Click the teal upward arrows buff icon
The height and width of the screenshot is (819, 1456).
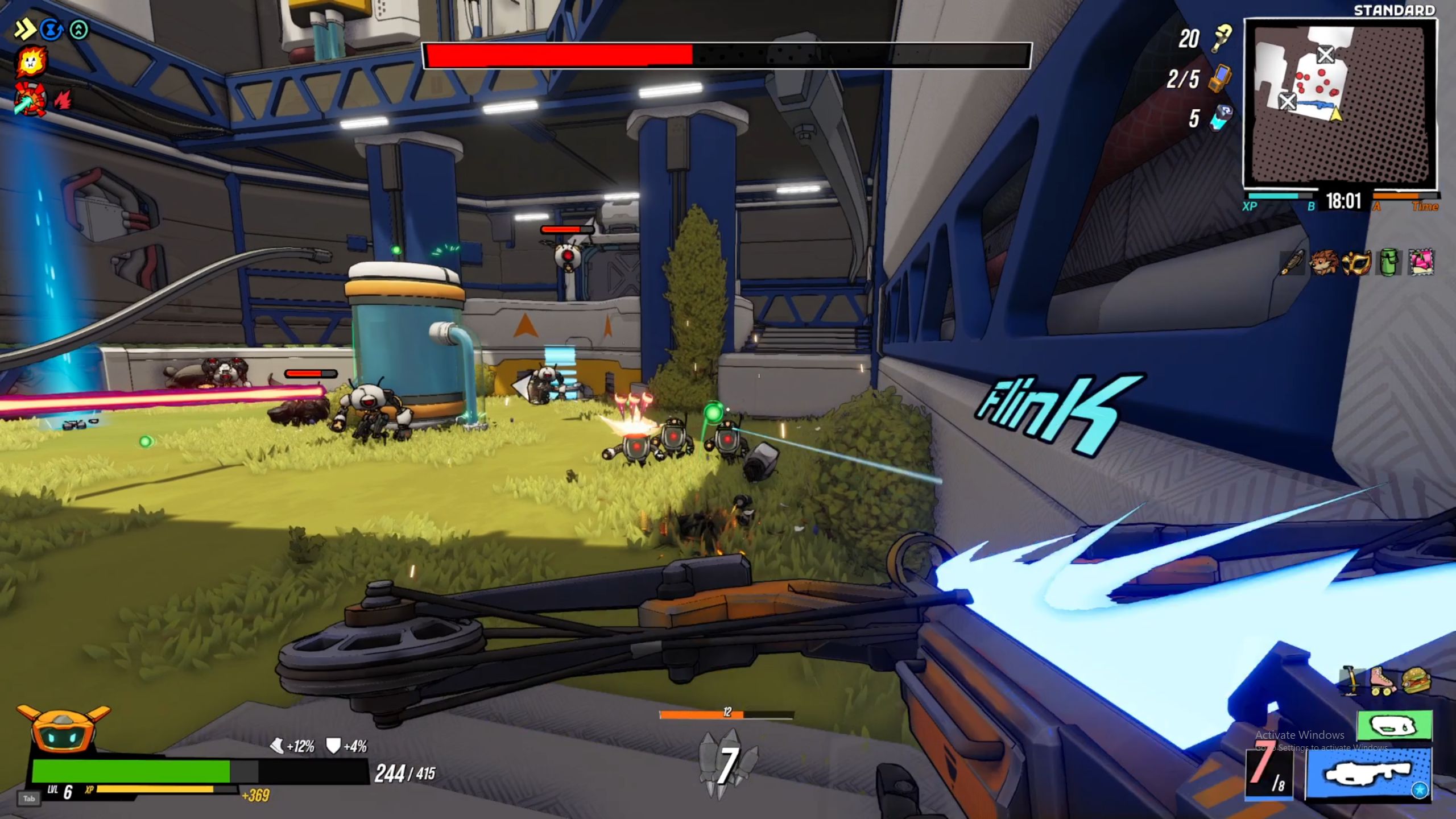[x=79, y=30]
